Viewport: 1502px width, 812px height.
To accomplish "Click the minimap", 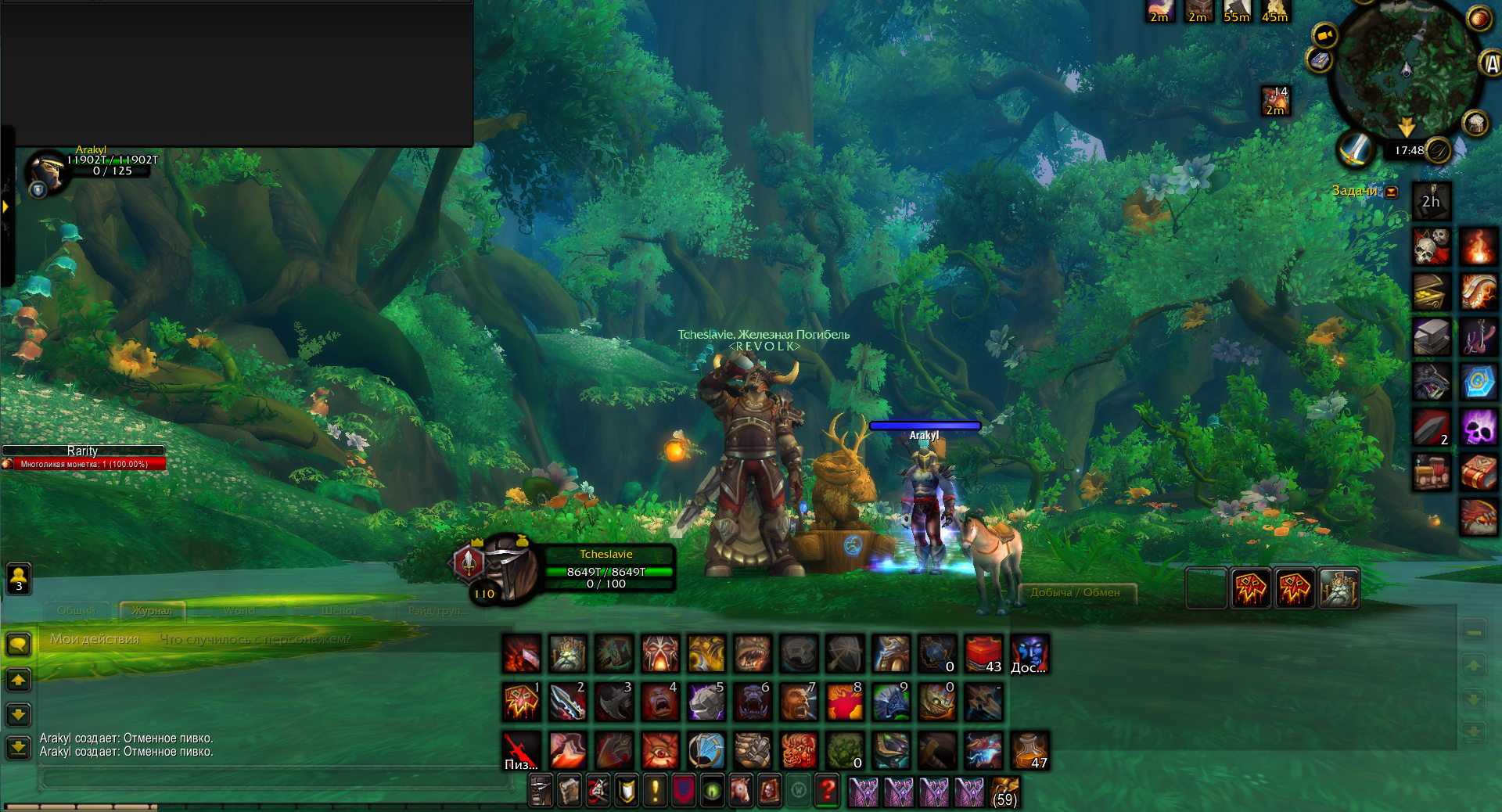I will (1406, 66).
